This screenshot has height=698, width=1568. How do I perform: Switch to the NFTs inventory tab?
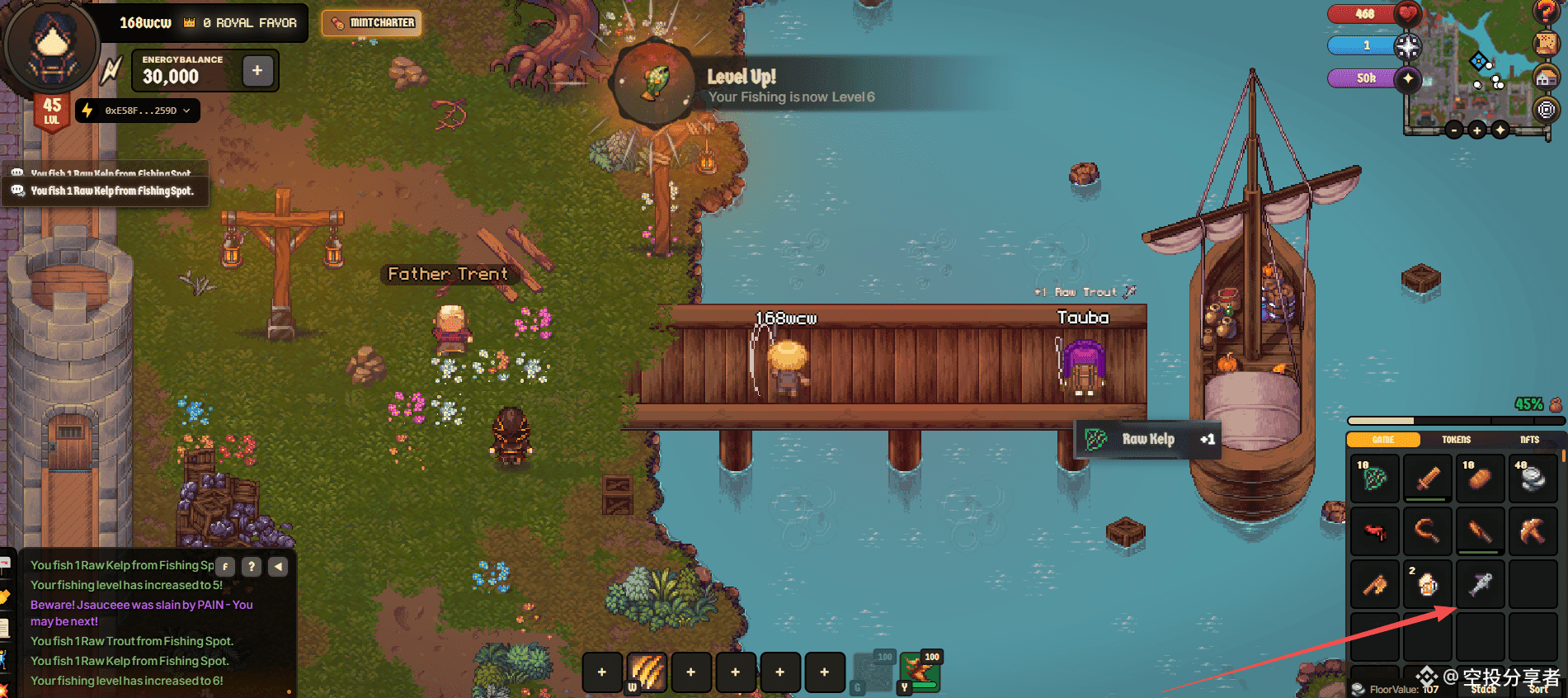click(x=1529, y=440)
